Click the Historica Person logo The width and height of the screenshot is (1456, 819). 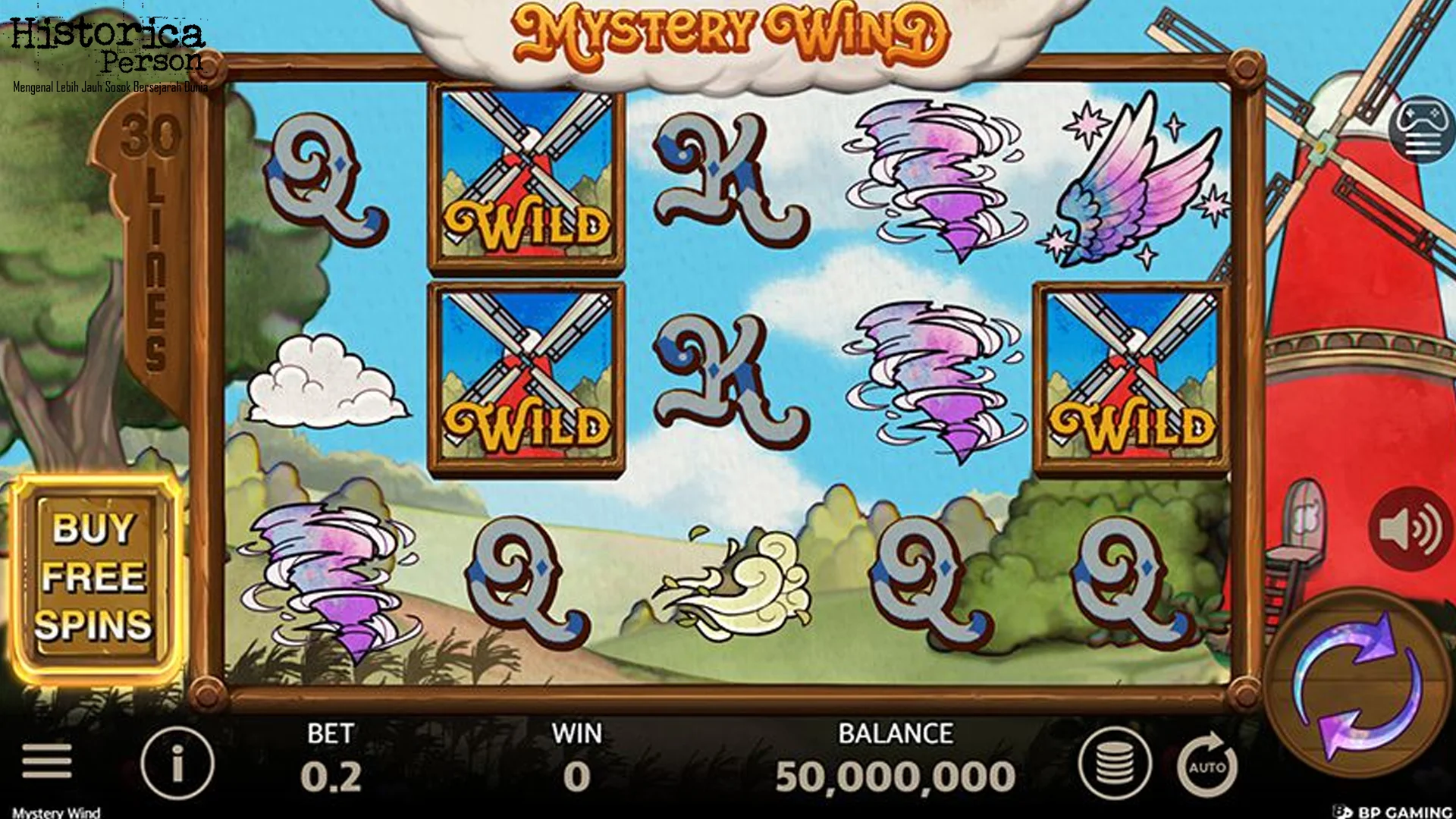point(106,45)
